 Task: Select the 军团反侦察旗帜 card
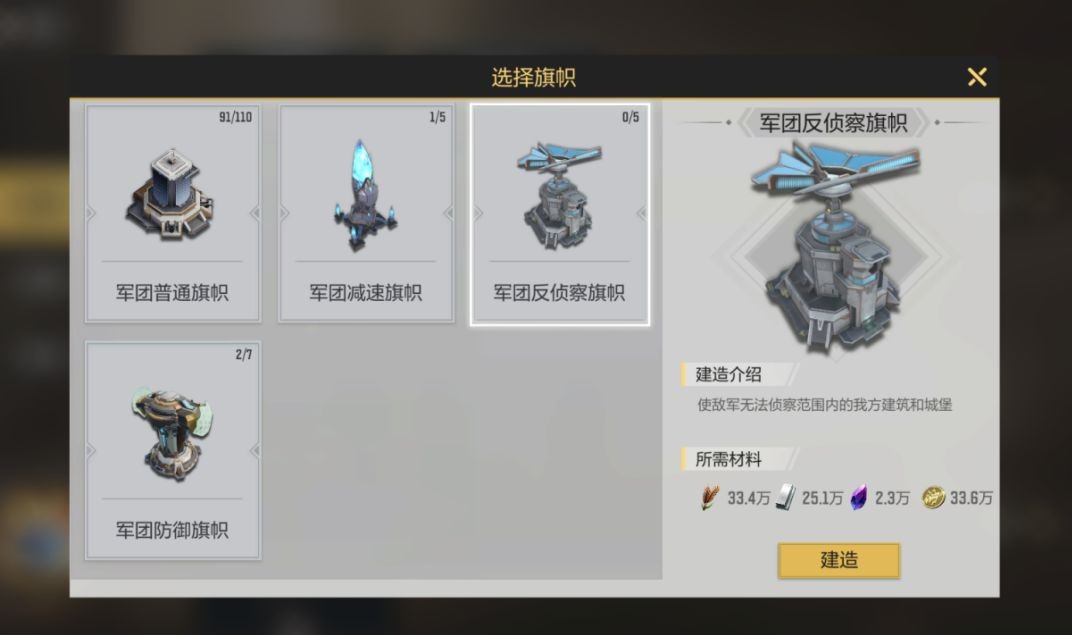(x=559, y=214)
